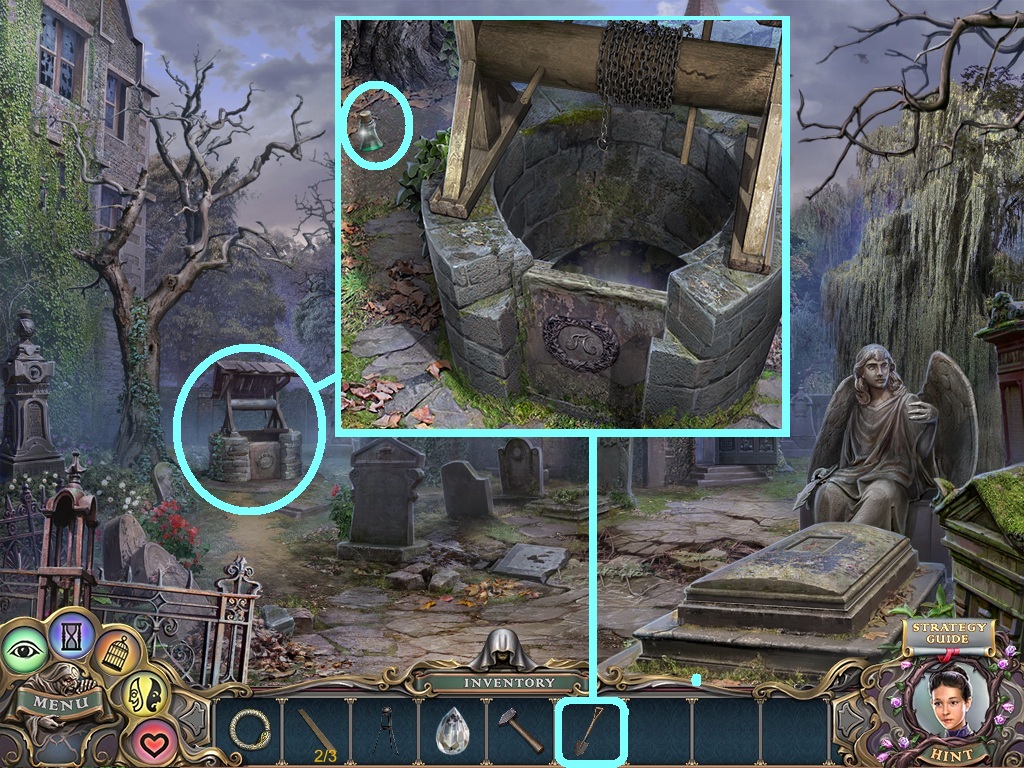
Task: Pick the wooden stick item marked 2/3
Action: click(x=317, y=732)
